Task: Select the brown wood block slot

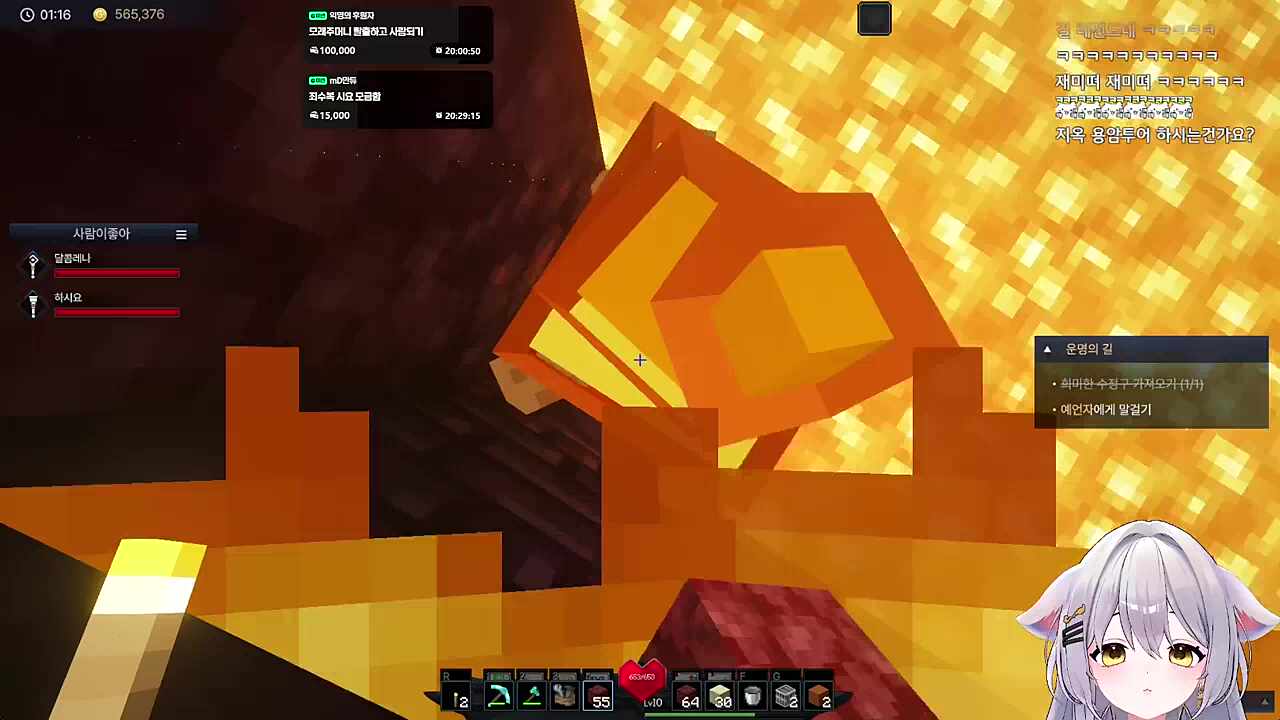Action: (x=819, y=697)
